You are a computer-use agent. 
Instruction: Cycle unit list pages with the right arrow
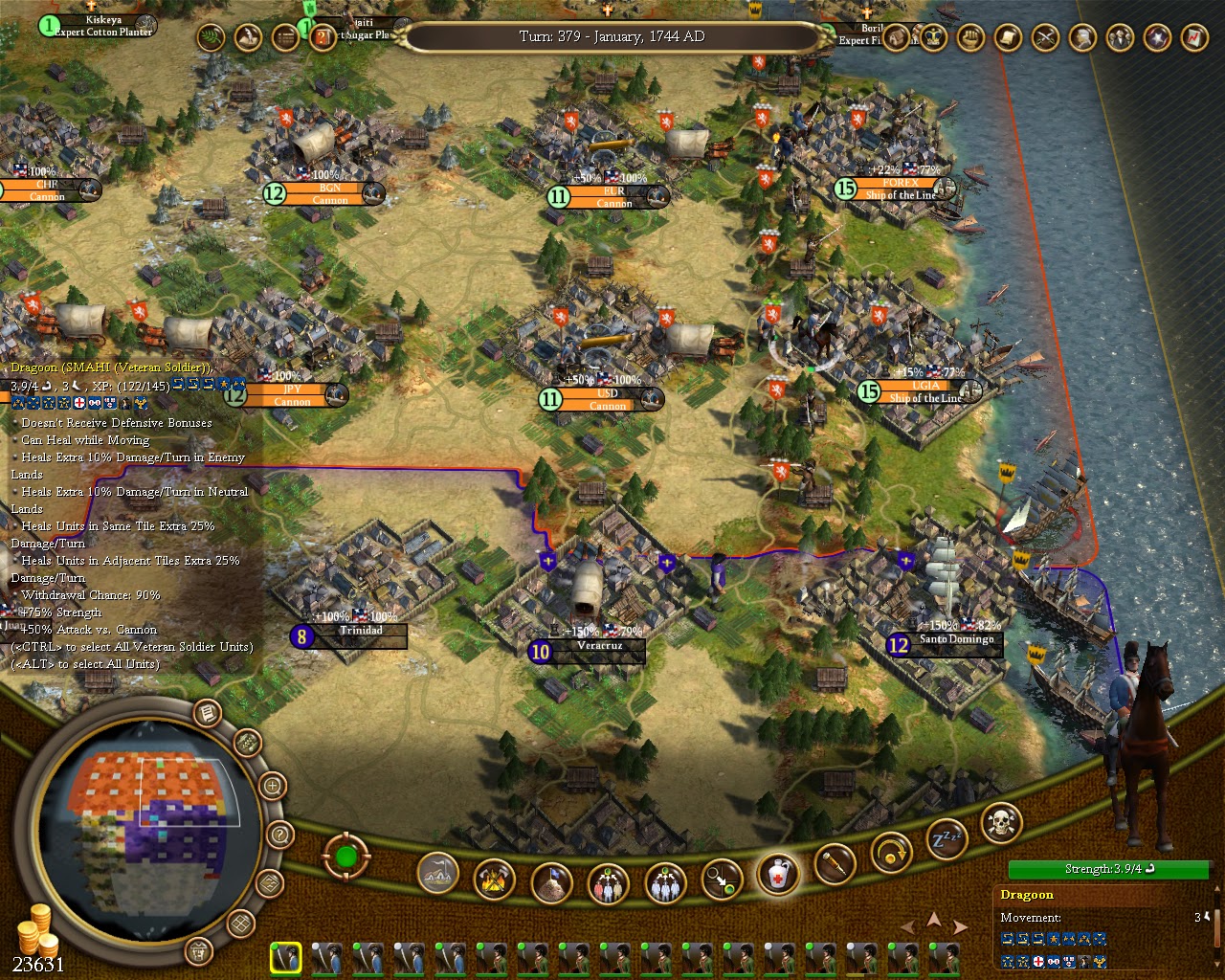tap(958, 926)
